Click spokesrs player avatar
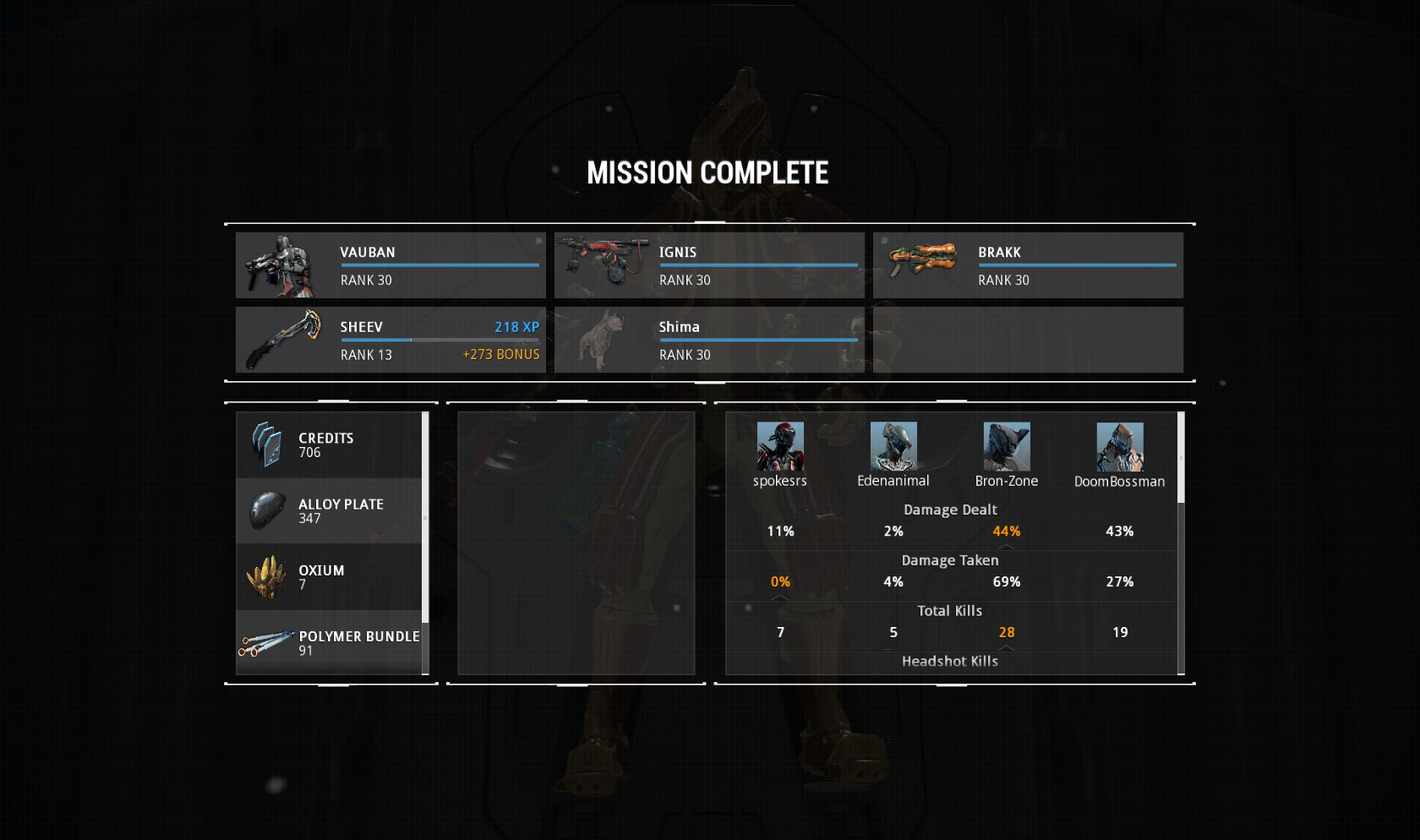1420x840 pixels. point(780,446)
